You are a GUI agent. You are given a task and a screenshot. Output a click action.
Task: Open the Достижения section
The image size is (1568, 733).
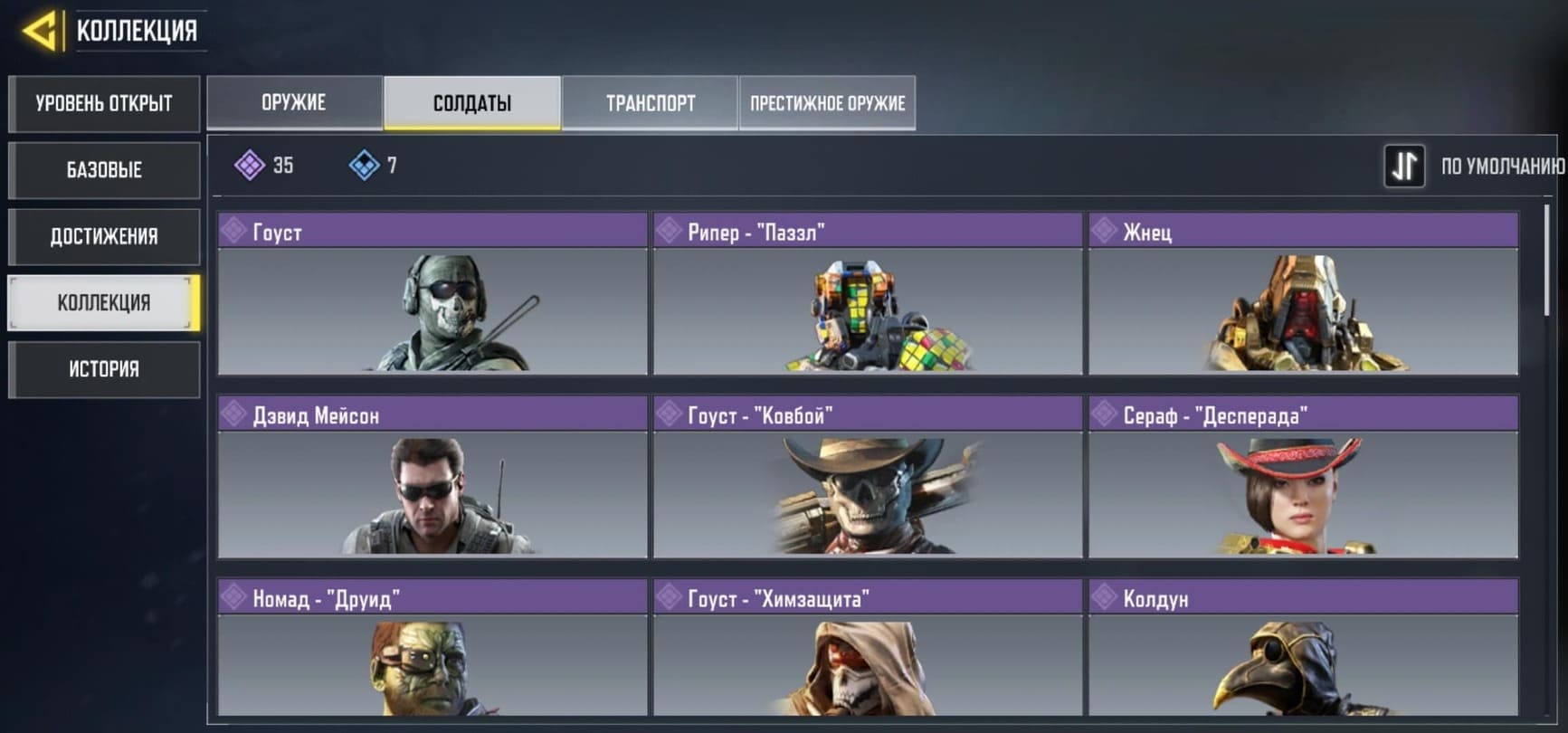coord(104,237)
